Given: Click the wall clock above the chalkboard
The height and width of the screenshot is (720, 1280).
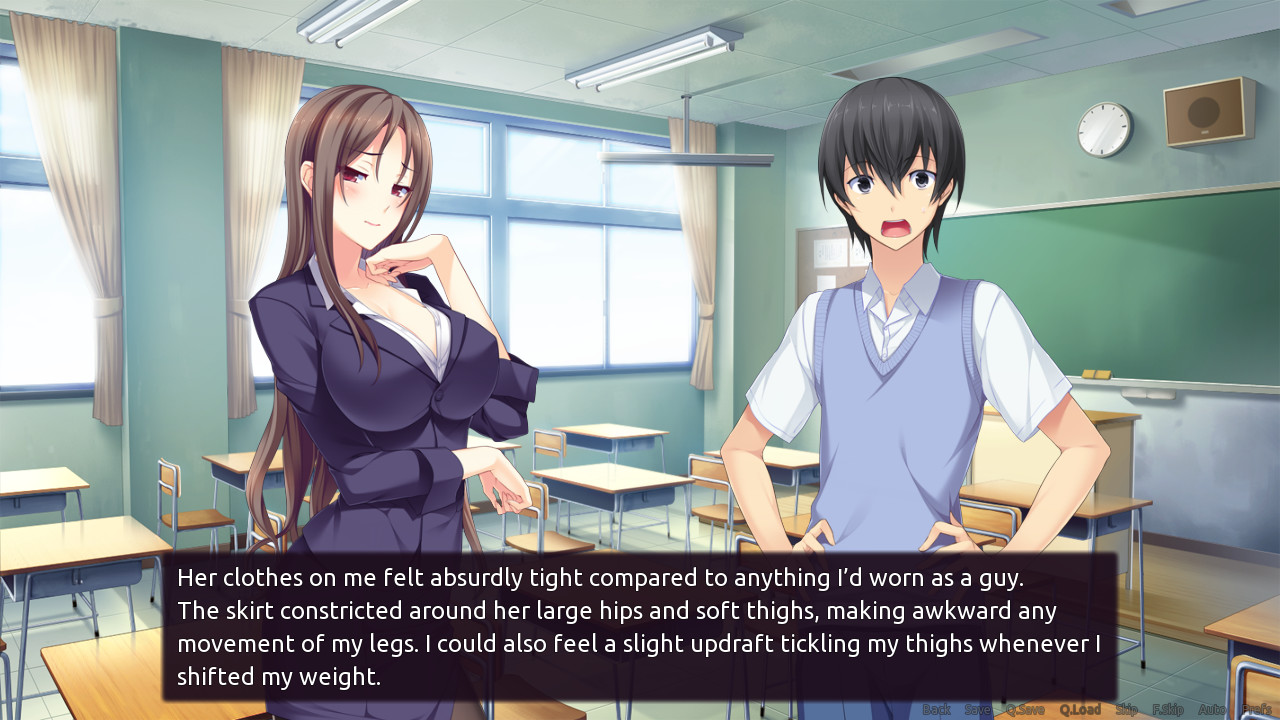Looking at the screenshot, I should point(1106,132).
